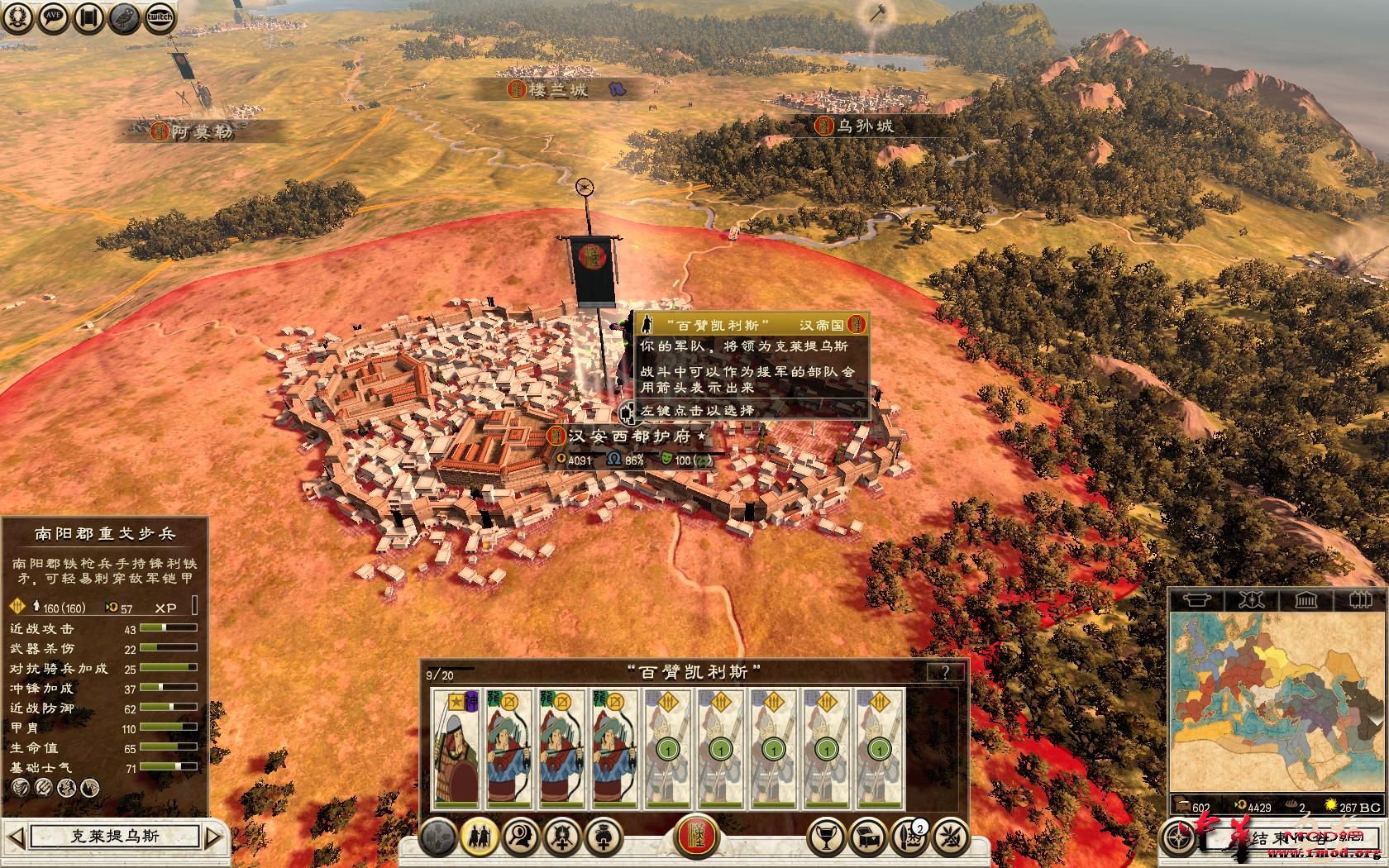Select the settlement label 汉安西都护府
The height and width of the screenshot is (868, 1389).
[628, 436]
